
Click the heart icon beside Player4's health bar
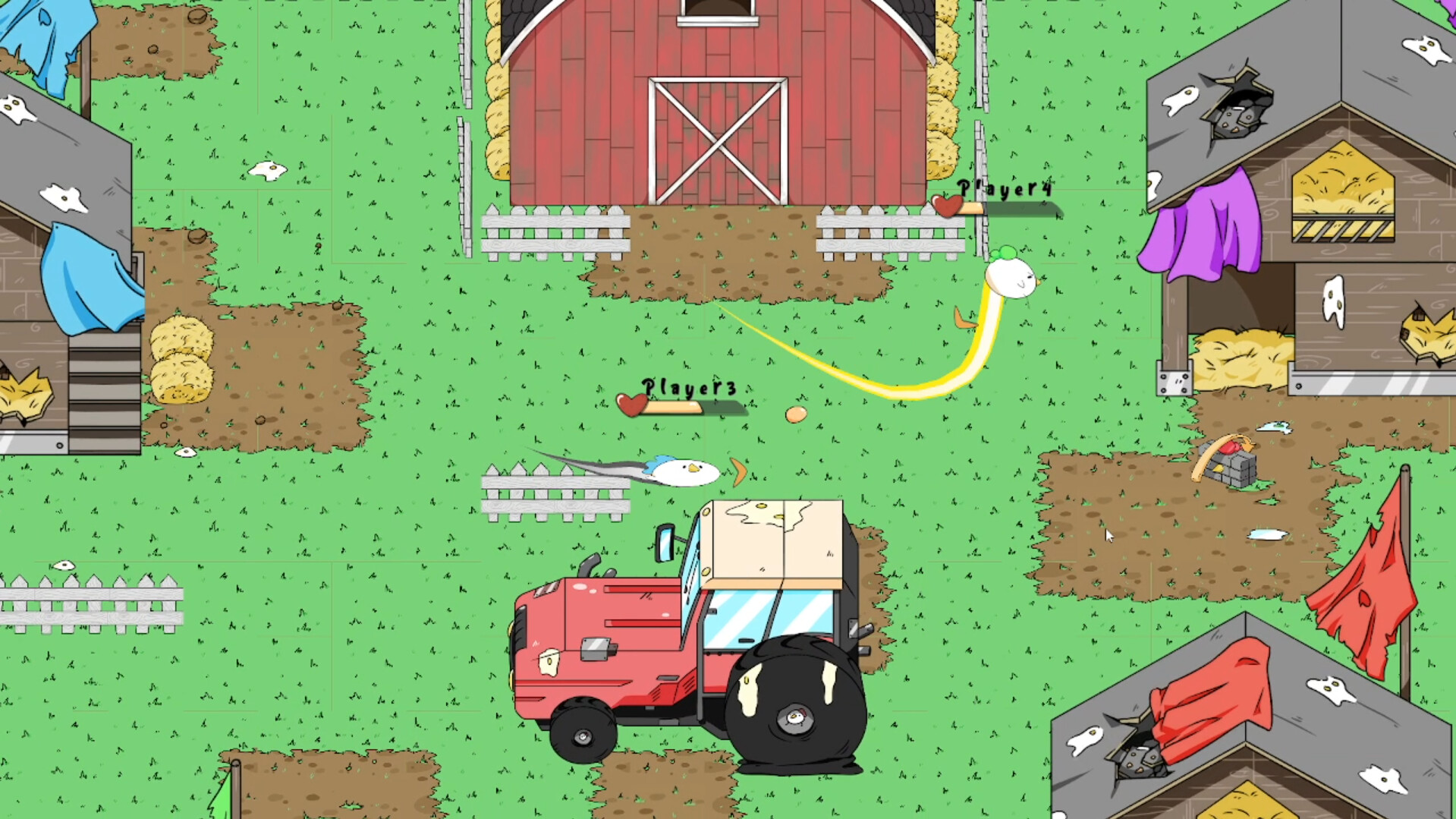[947, 206]
